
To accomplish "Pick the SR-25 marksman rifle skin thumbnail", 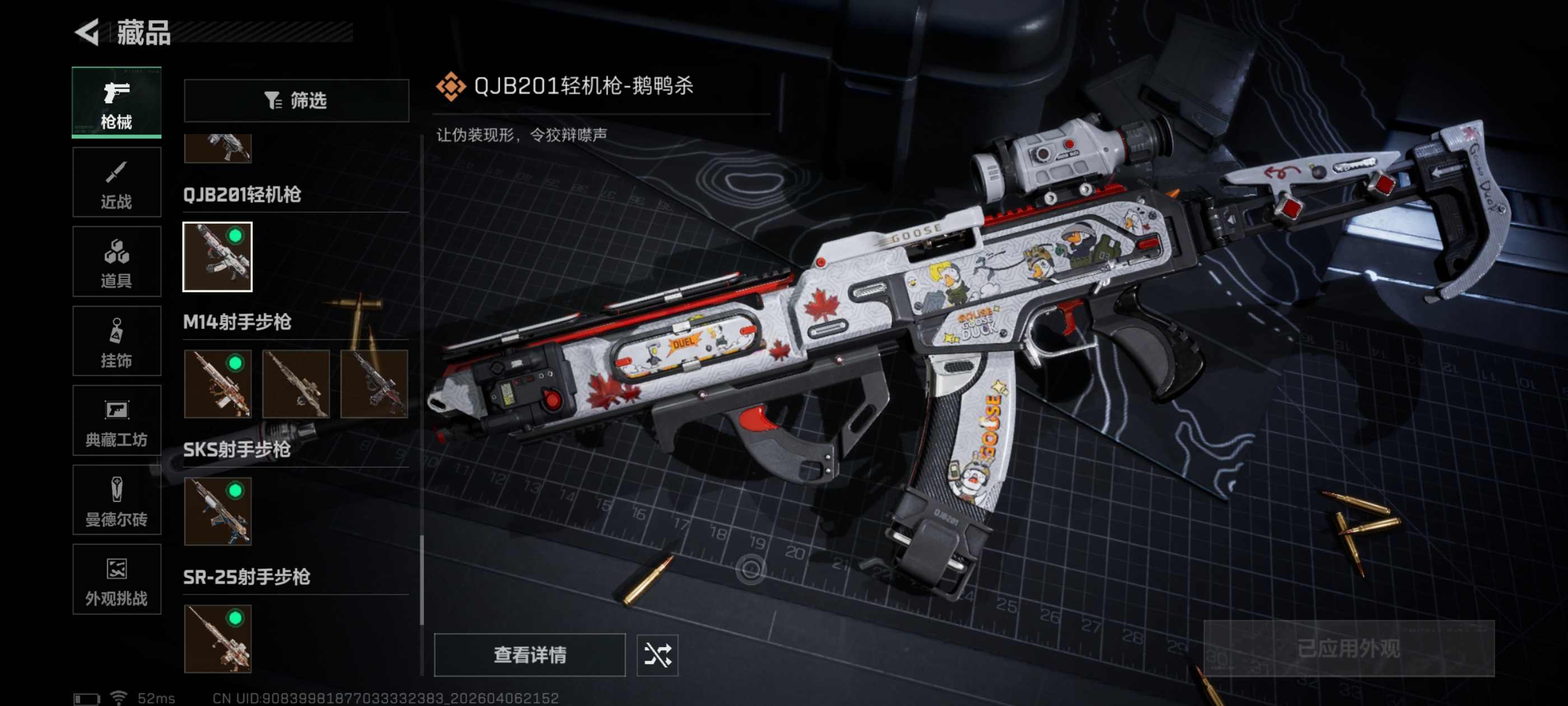I will point(217,639).
